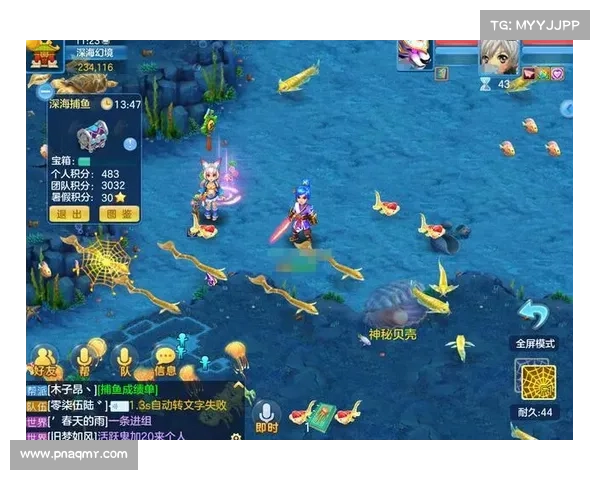The height and width of the screenshot is (480, 600).
Task: Toggle 全屏模式 fullscreen mode
Action: coord(537,343)
